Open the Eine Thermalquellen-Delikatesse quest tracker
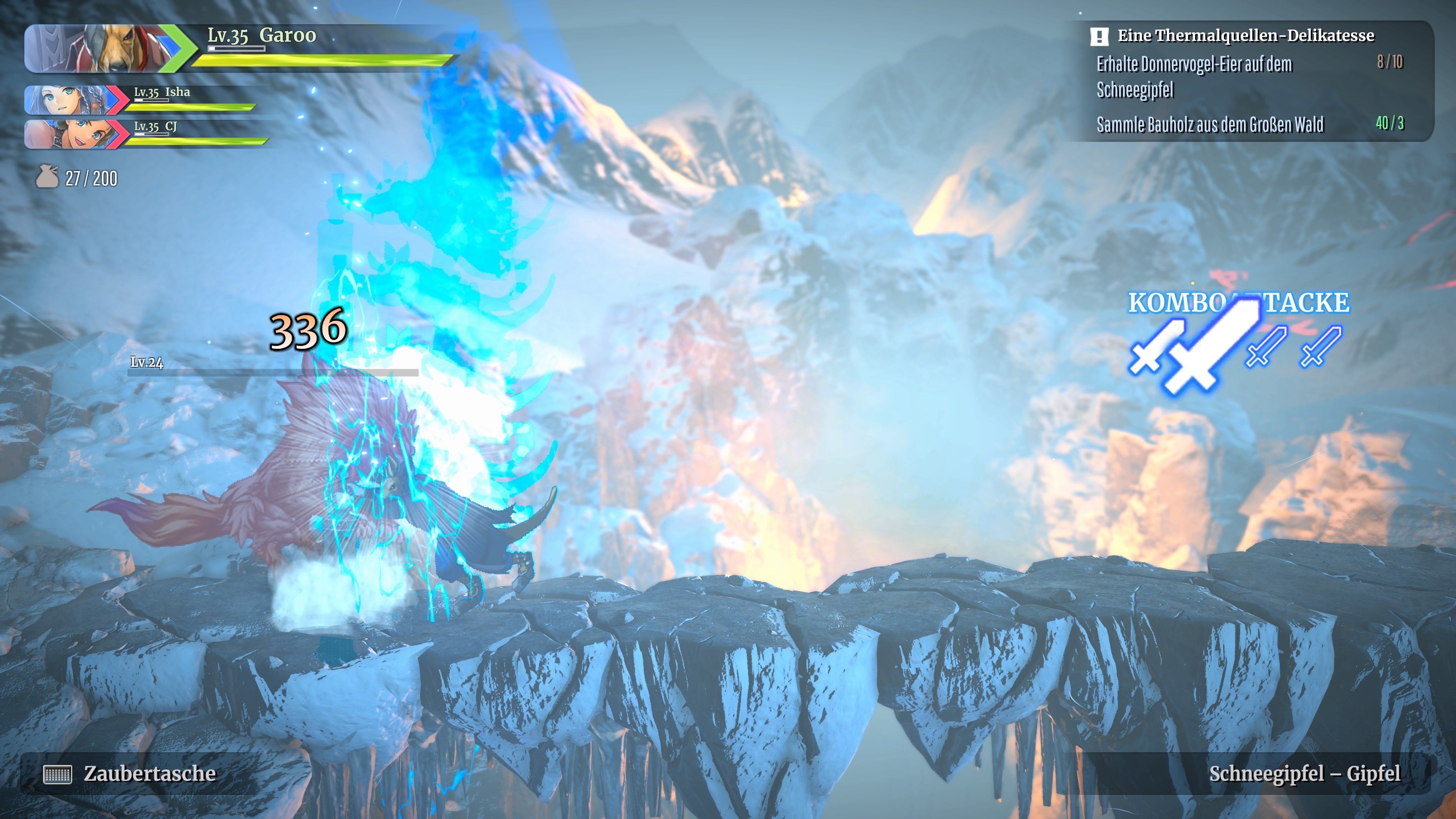 click(1245, 36)
